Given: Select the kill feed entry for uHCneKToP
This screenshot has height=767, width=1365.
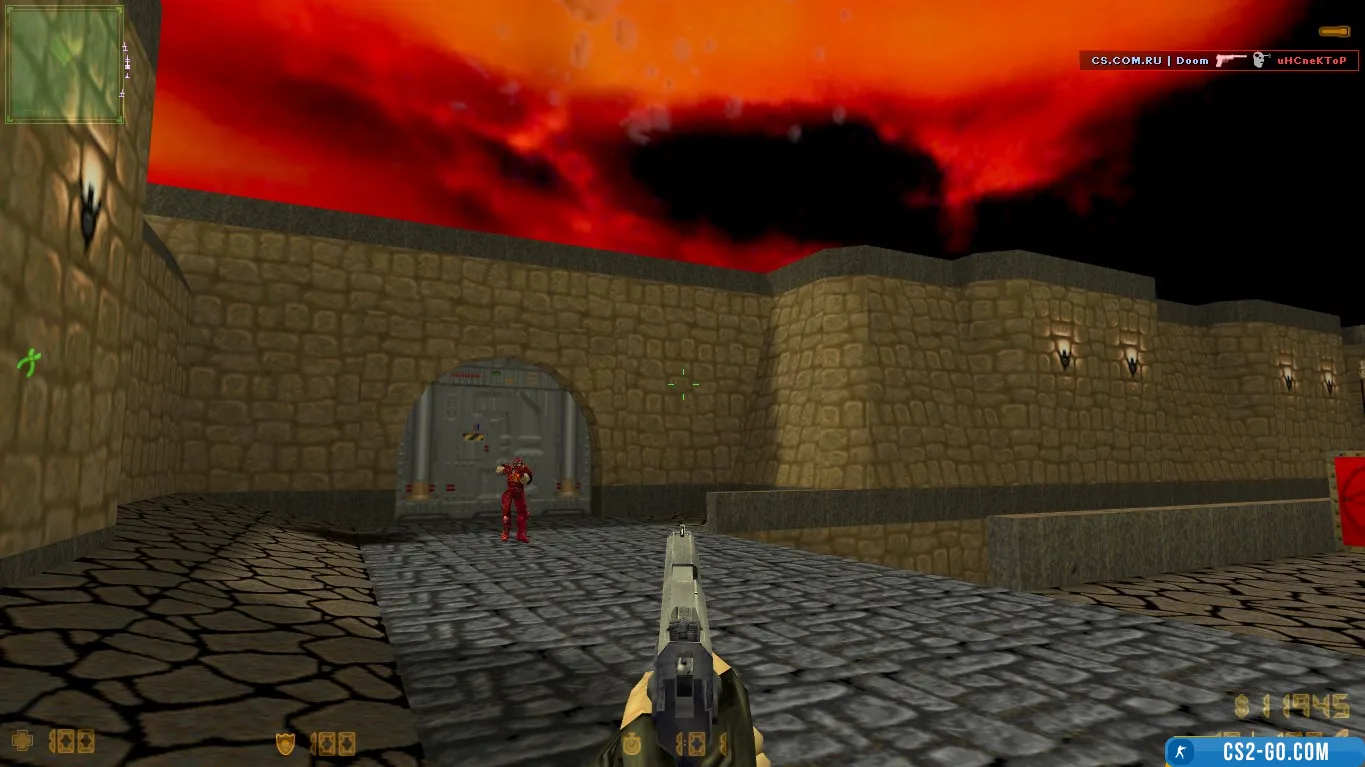Looking at the screenshot, I should (x=1218, y=60).
